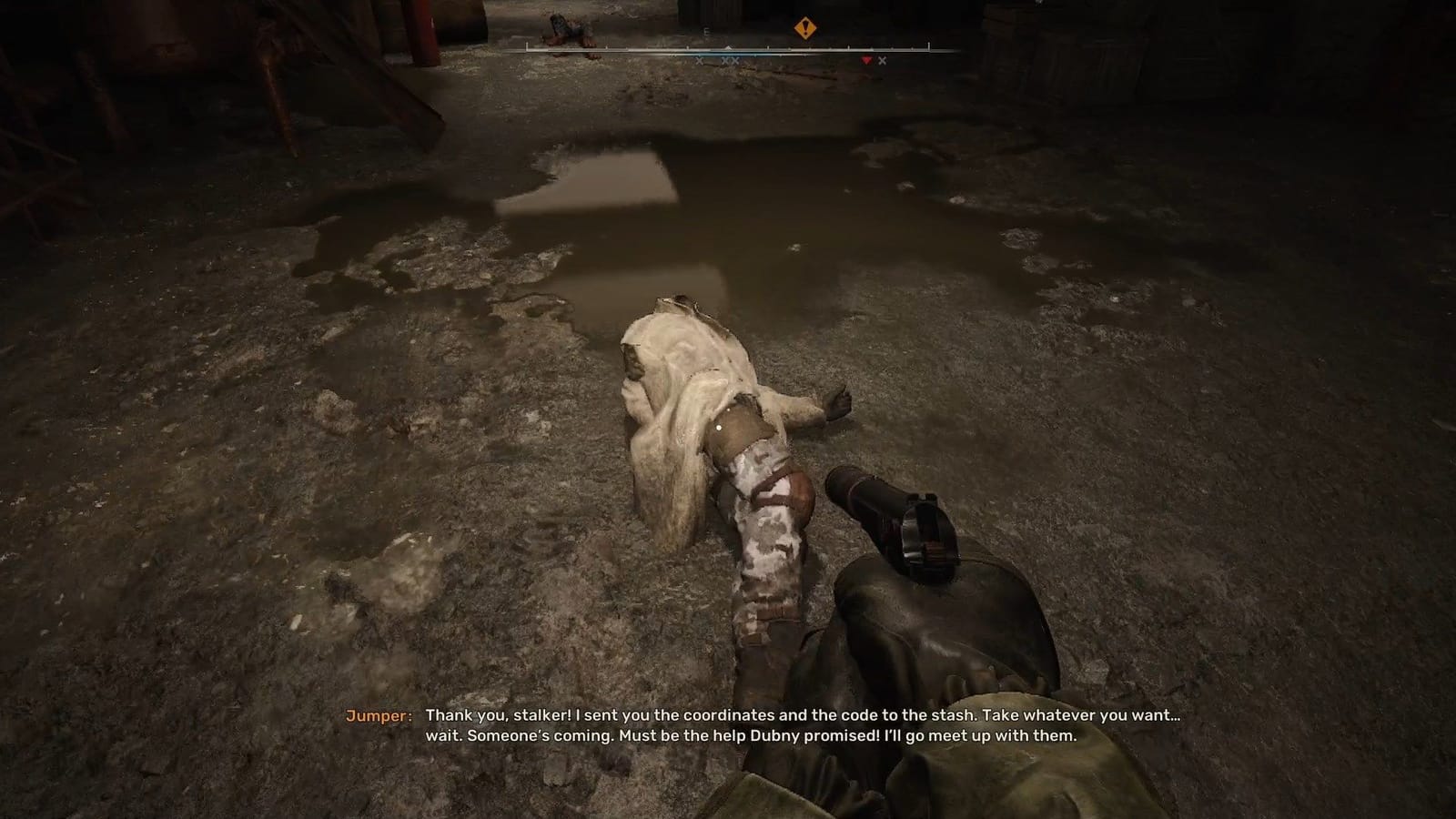Click the paired XX corpse markers on compass

pos(730,60)
